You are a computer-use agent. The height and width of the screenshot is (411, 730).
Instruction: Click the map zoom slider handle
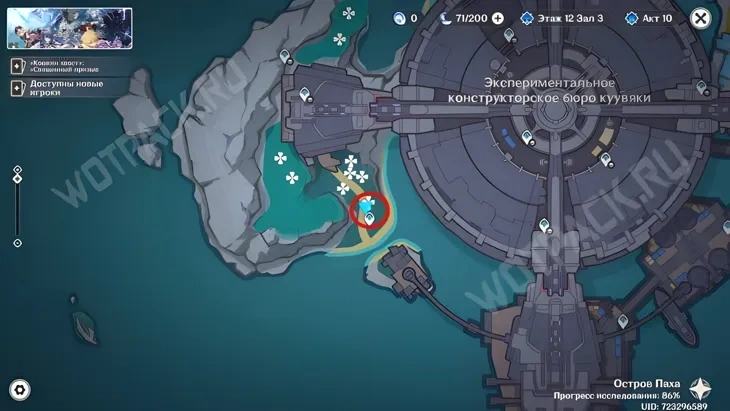point(17,180)
